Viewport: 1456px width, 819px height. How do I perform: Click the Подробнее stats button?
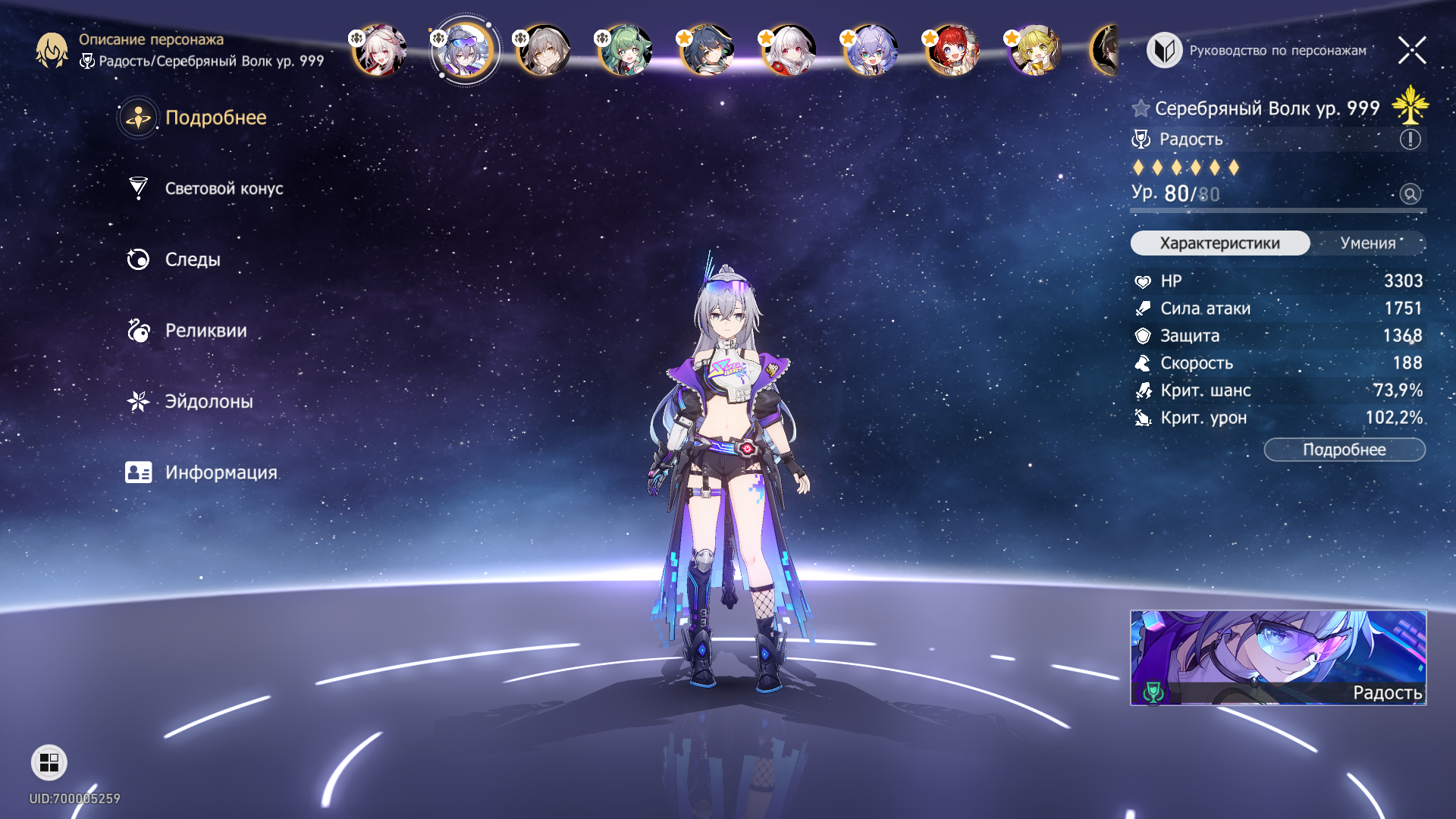click(x=1344, y=450)
